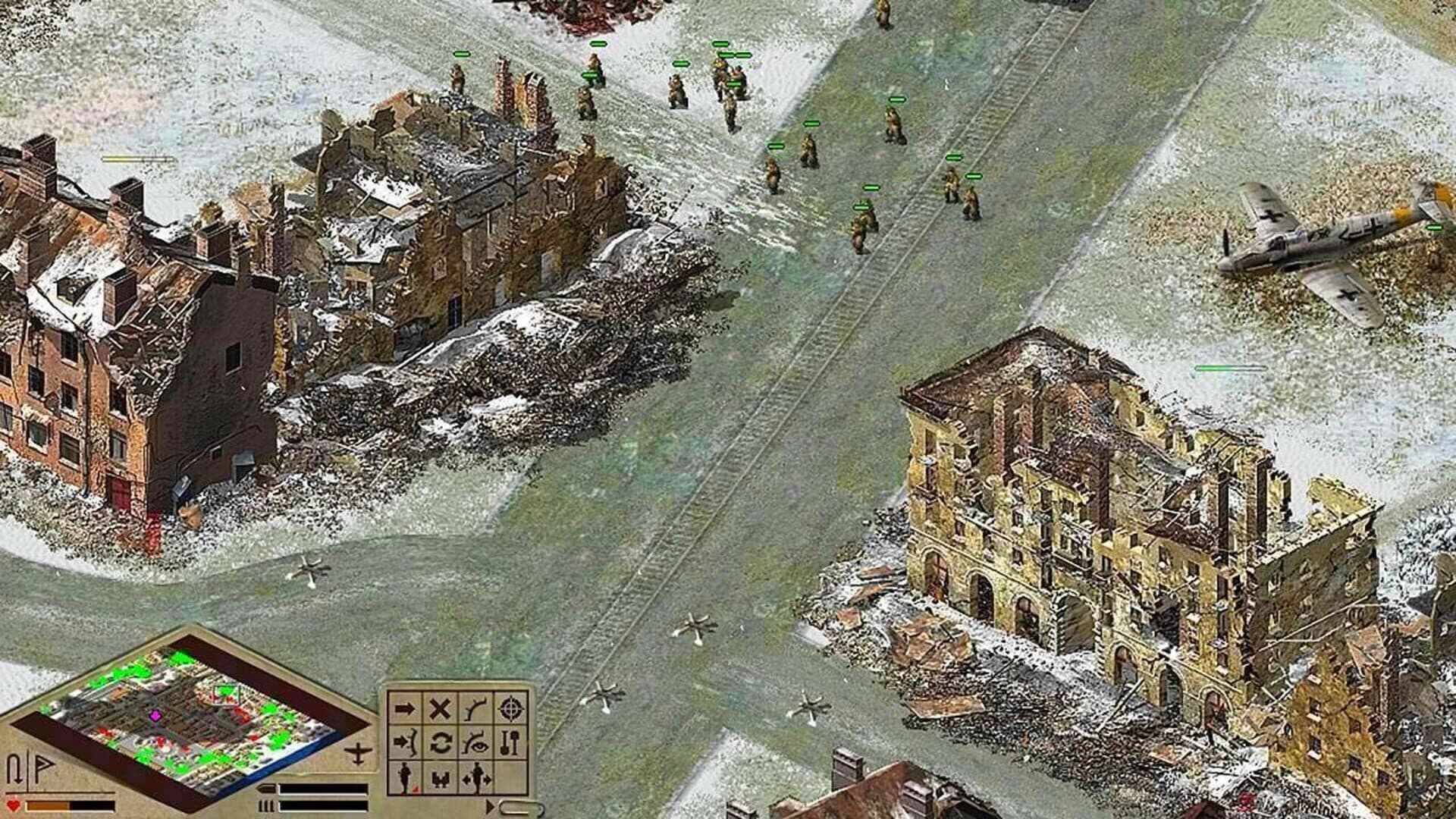The width and height of the screenshot is (1456, 819).
Task: Toggle the crouch formation command
Action: pos(440,778)
